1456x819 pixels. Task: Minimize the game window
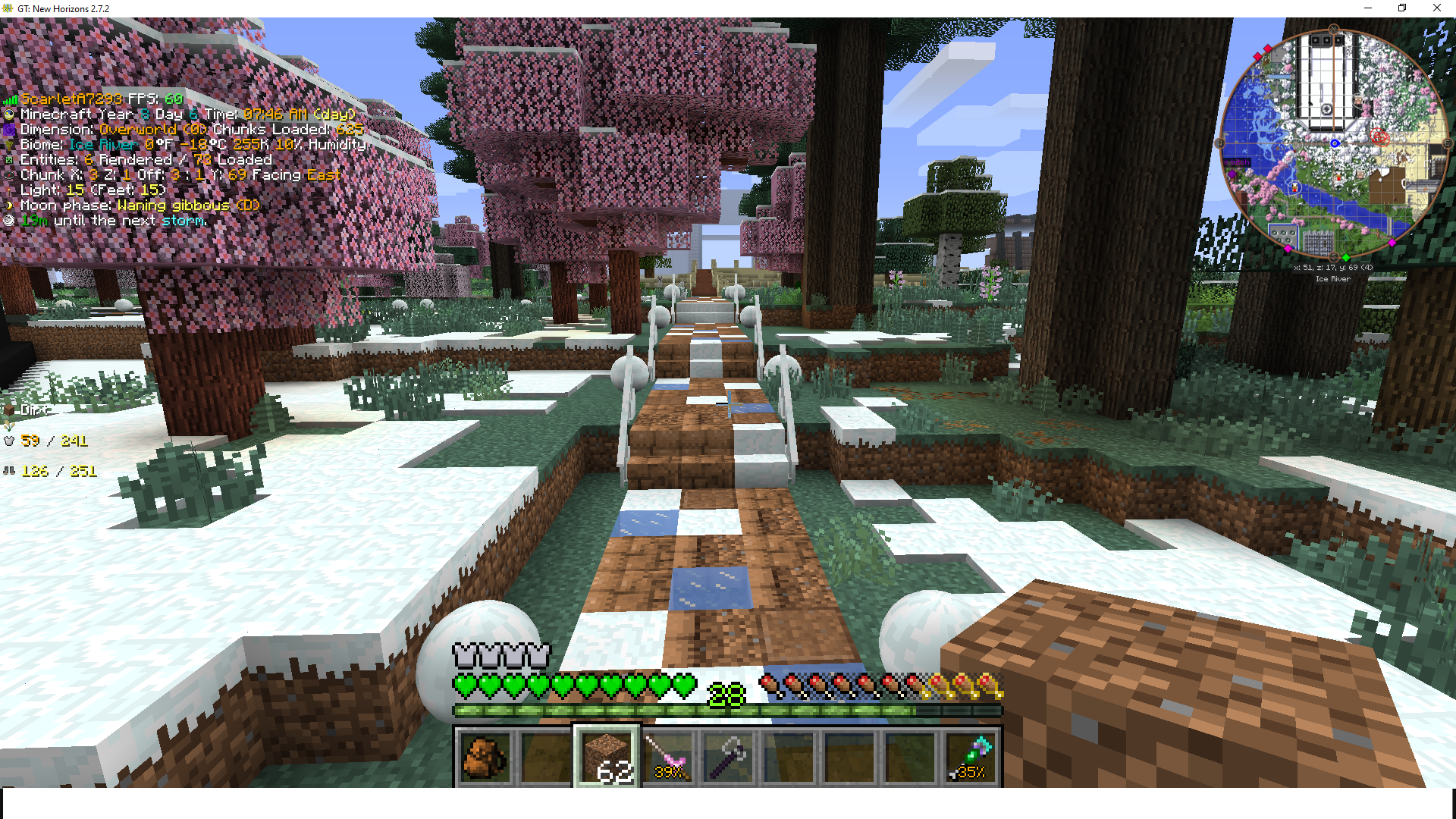1368,8
